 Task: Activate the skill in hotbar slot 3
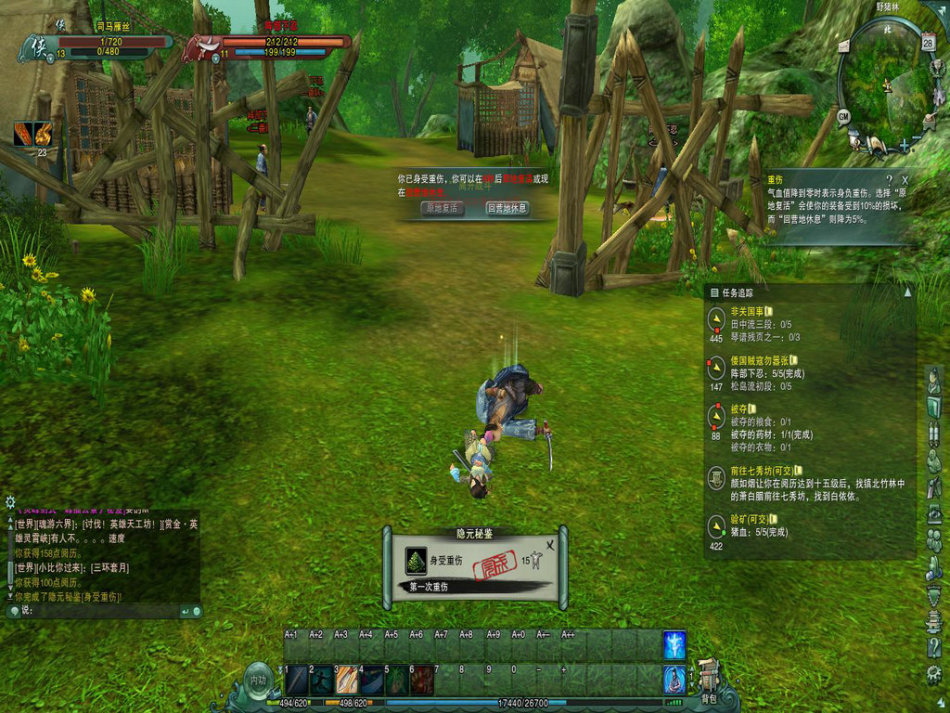[347, 681]
